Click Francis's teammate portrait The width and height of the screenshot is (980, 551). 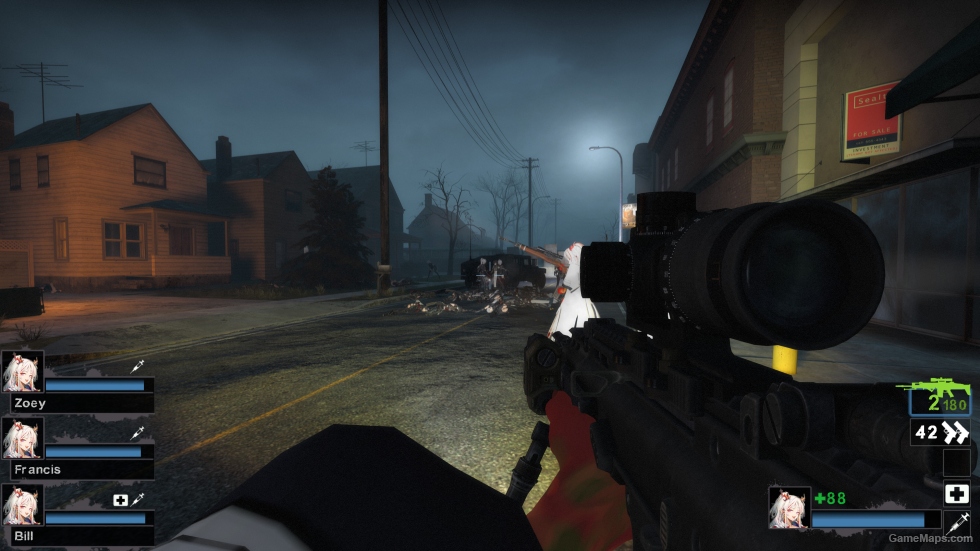(x=22, y=438)
